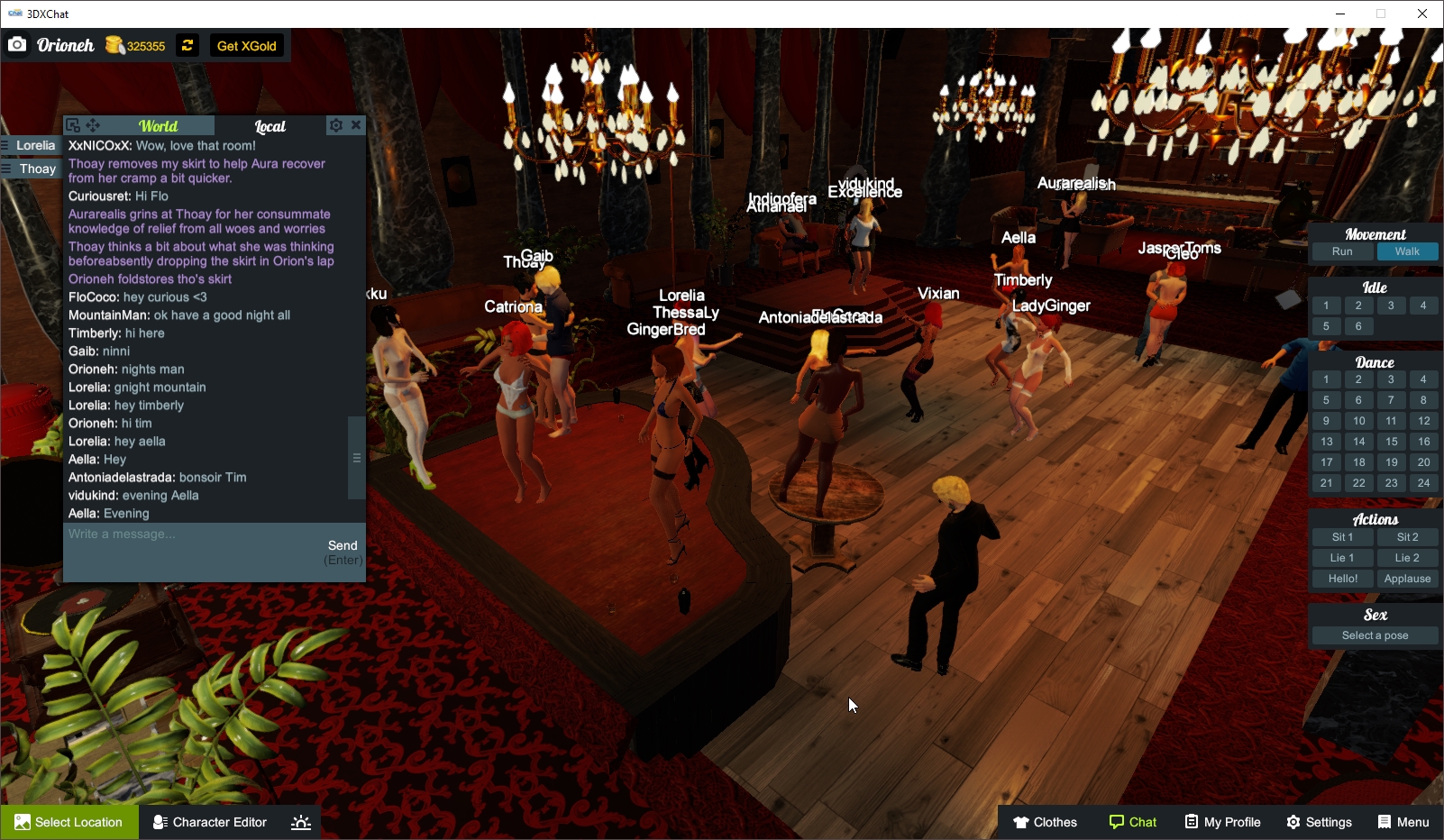This screenshot has height=840, width=1444.
Task: Open Select a pose under Sex
Action: point(1374,635)
